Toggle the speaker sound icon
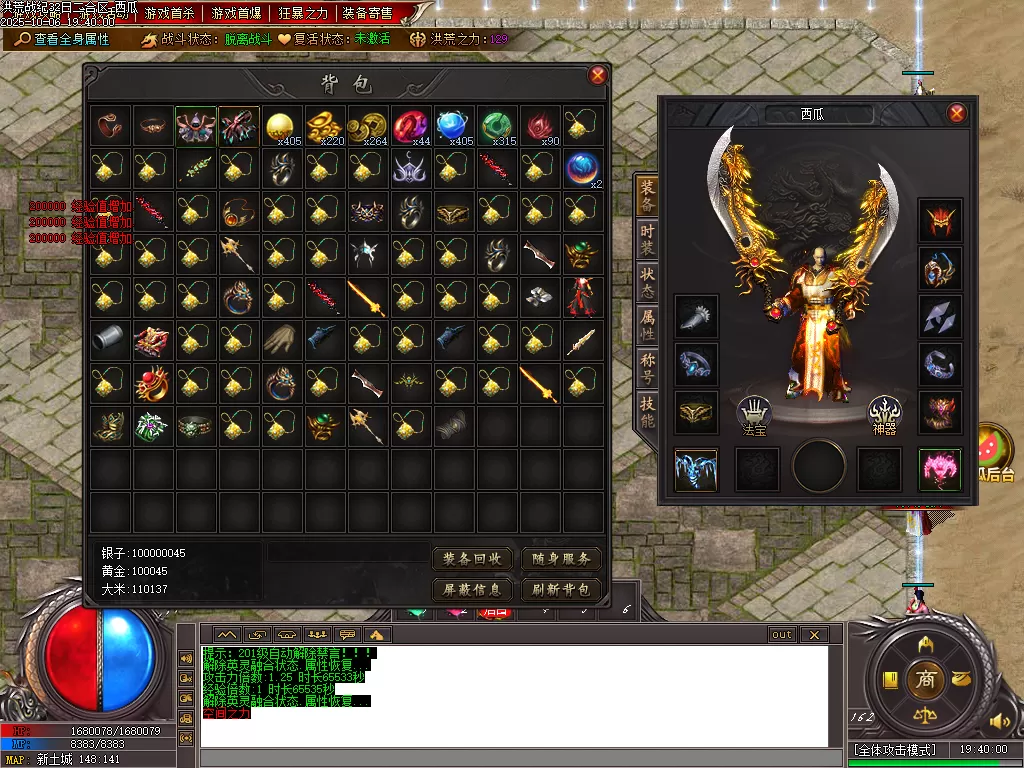 click(998, 720)
